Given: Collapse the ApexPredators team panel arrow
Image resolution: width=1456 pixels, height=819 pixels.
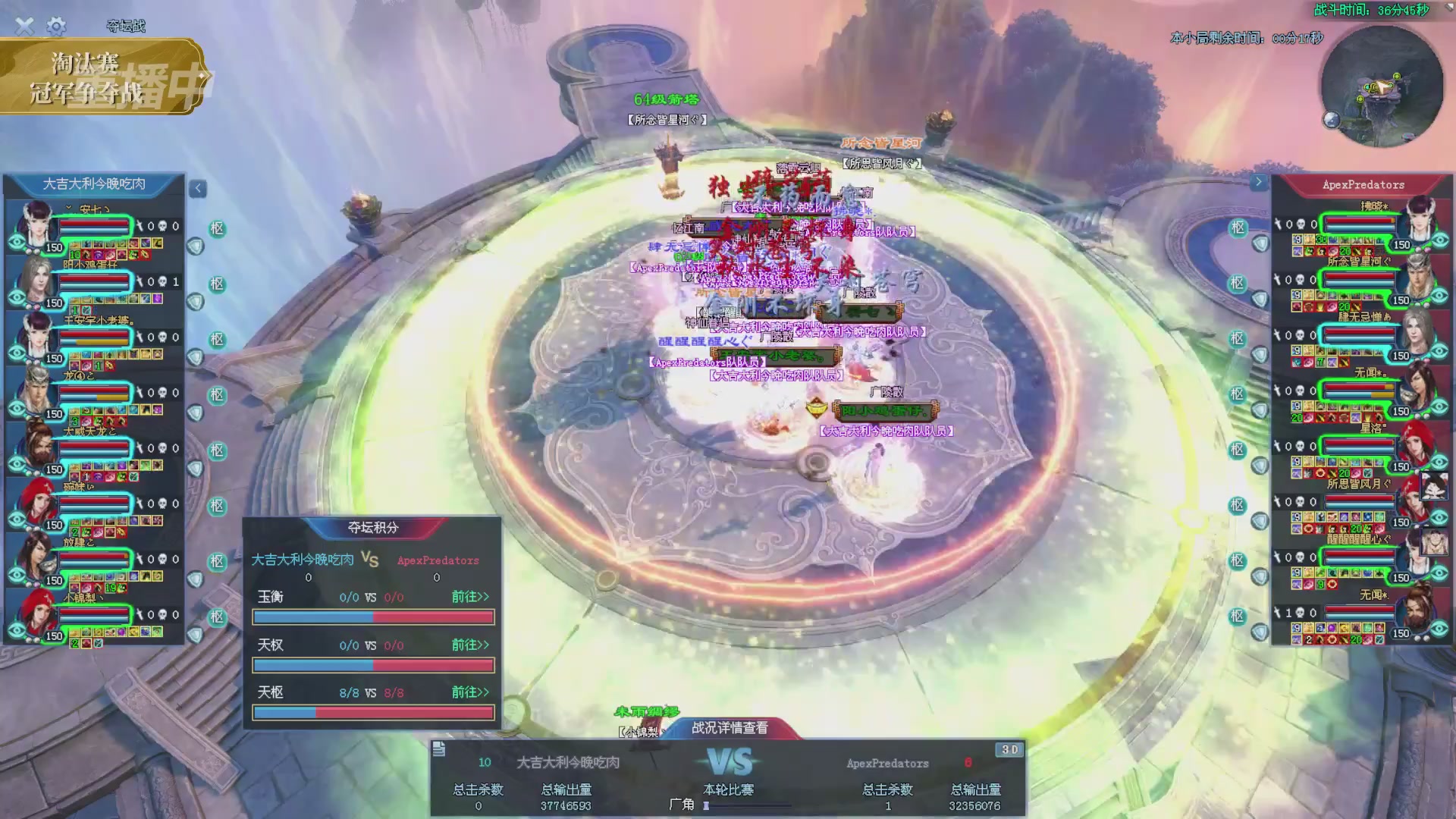Looking at the screenshot, I should [1258, 182].
